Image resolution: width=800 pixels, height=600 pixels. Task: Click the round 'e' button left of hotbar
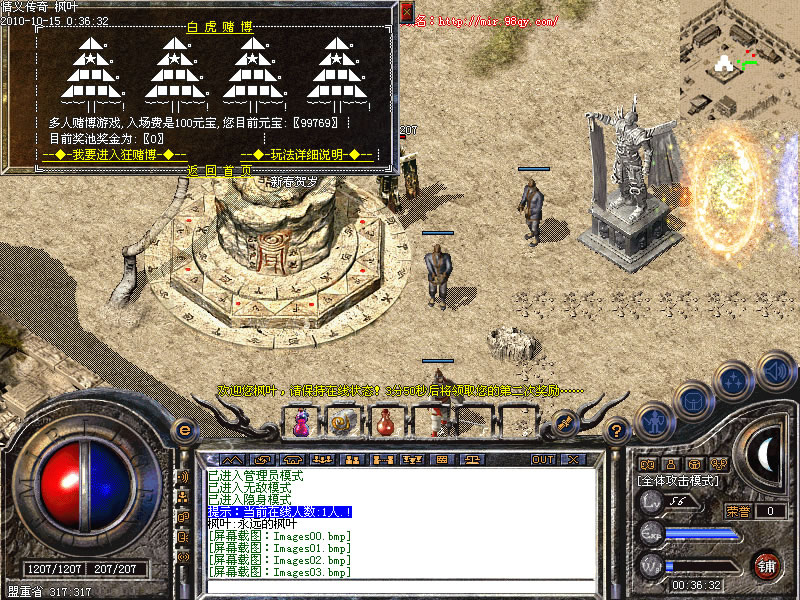pyautogui.click(x=183, y=430)
